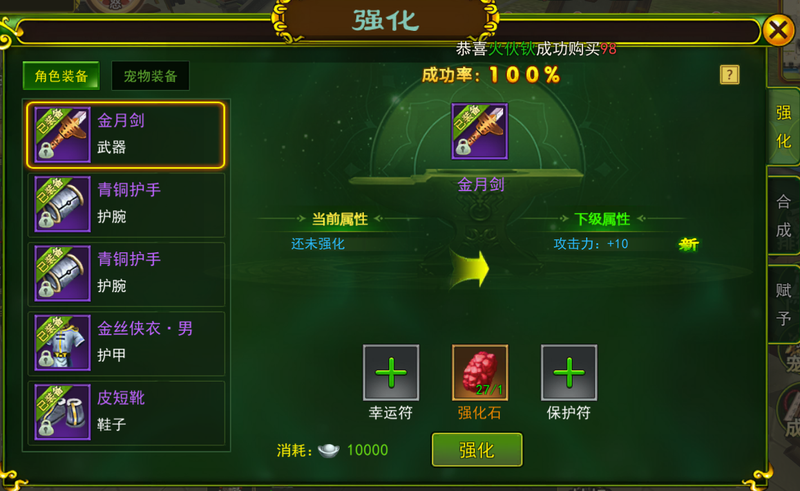The height and width of the screenshot is (491, 800).
Task: Close the 强化 enhancement window
Action: click(x=778, y=31)
